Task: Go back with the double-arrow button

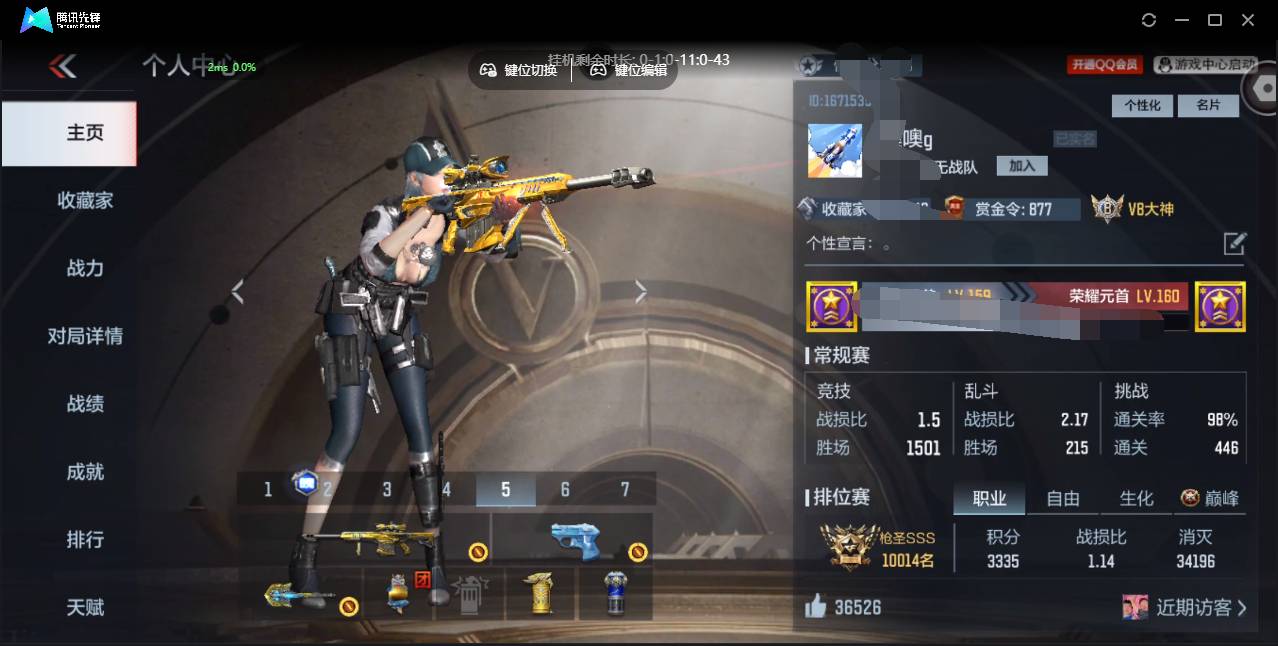Action: tap(62, 67)
